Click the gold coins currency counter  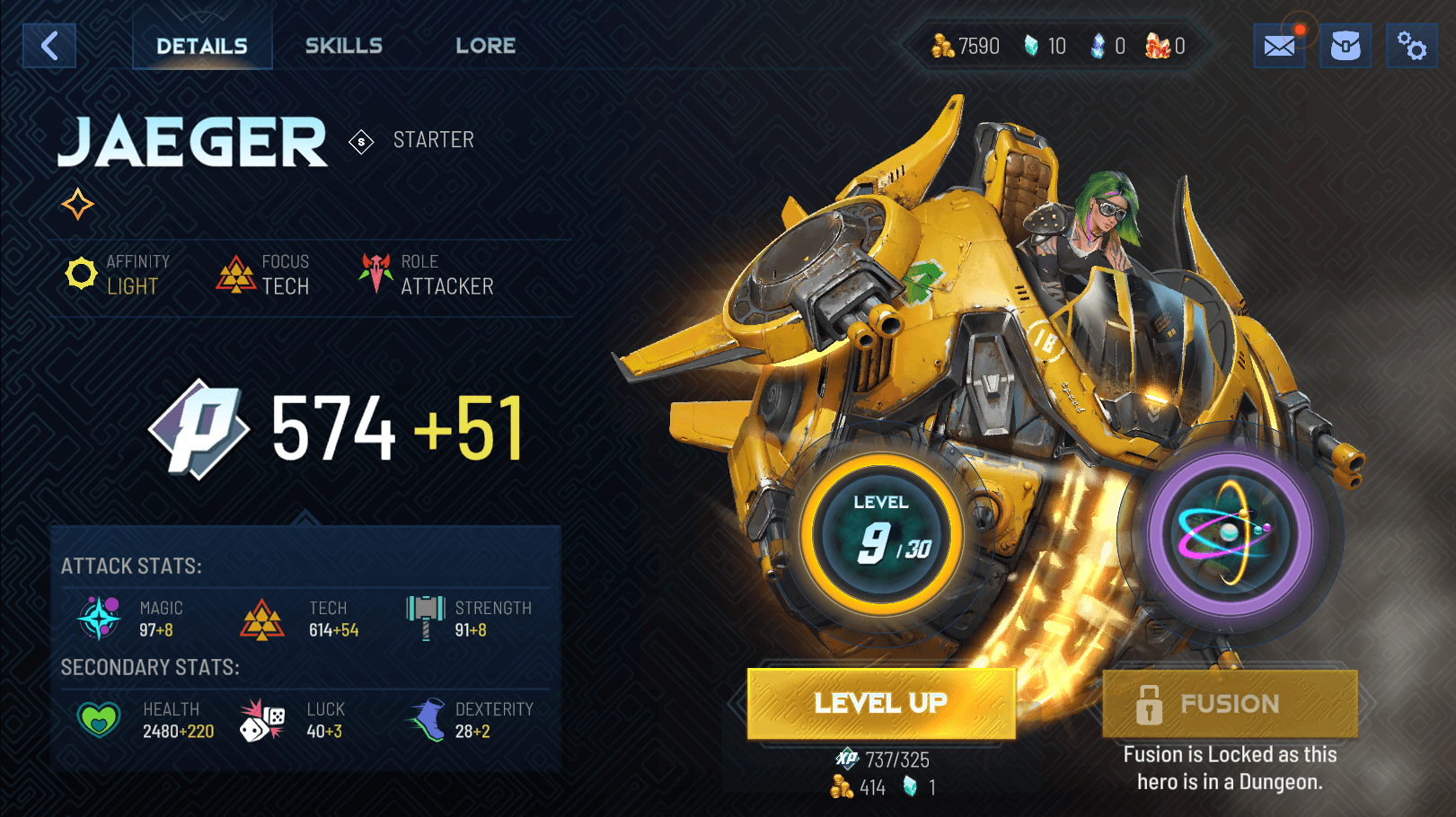pyautogui.click(x=966, y=46)
